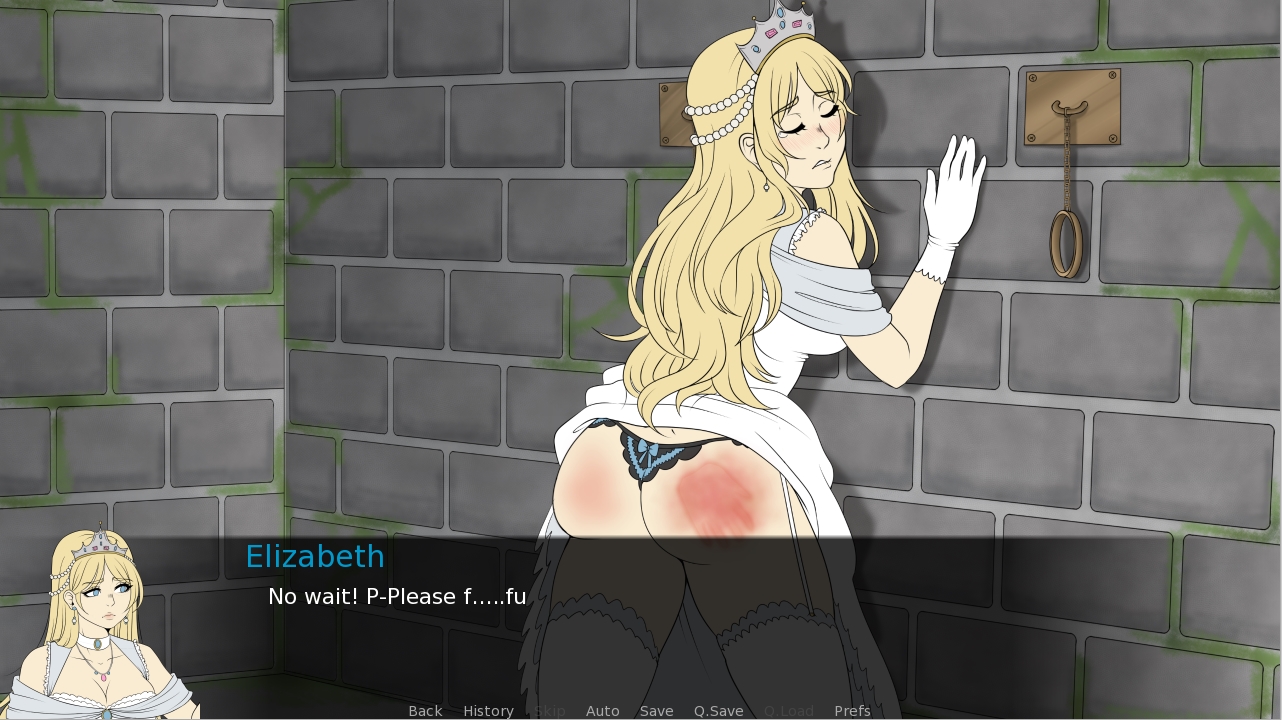Open the History log
This screenshot has width=1282, height=720.
tap(488, 711)
